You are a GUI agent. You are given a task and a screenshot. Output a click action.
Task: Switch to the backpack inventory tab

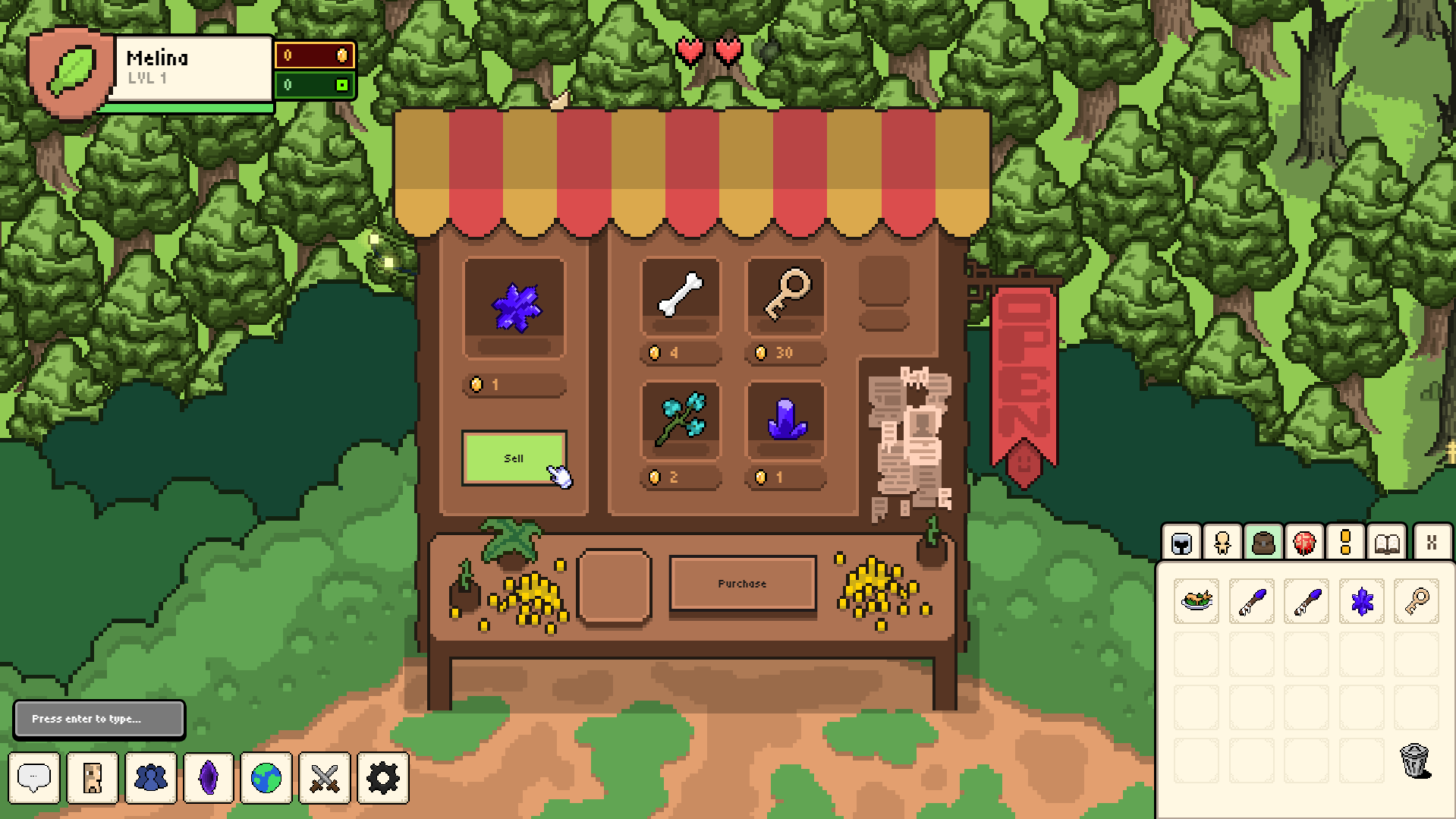(1263, 543)
